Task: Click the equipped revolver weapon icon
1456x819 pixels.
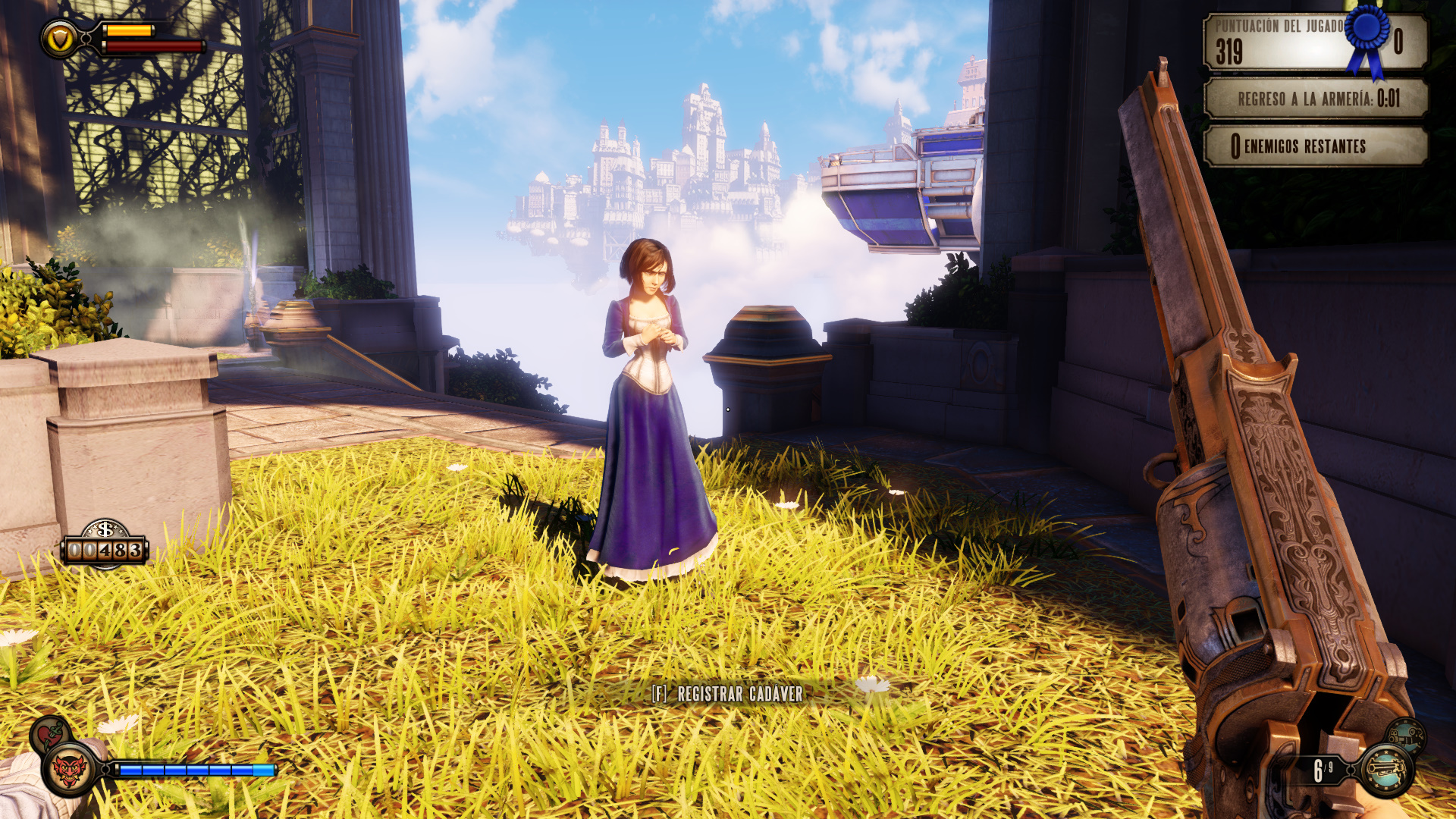Action: 1386,770
